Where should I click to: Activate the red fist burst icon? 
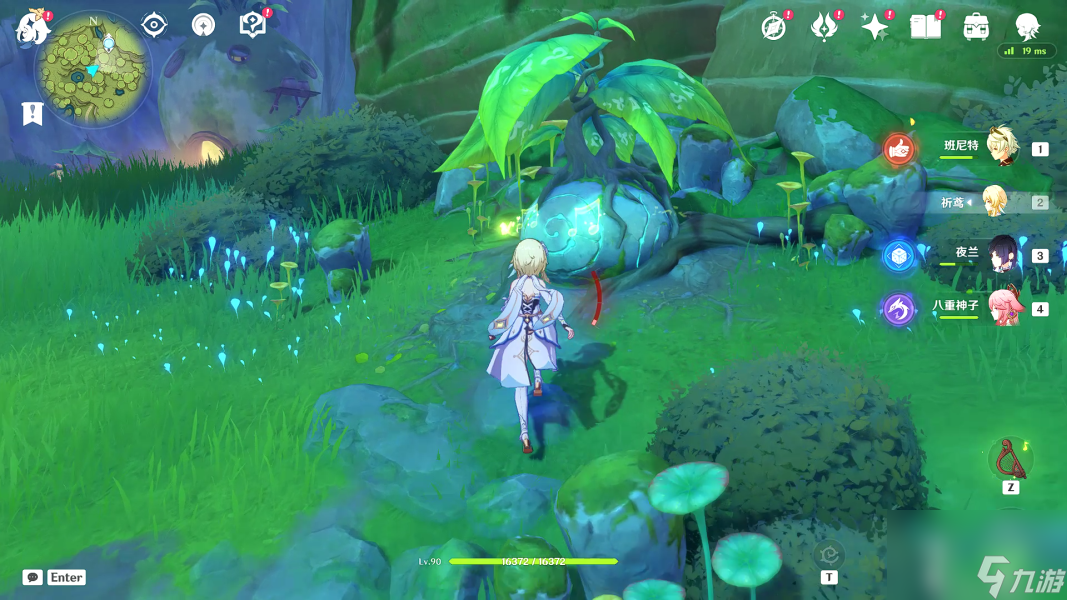(899, 150)
